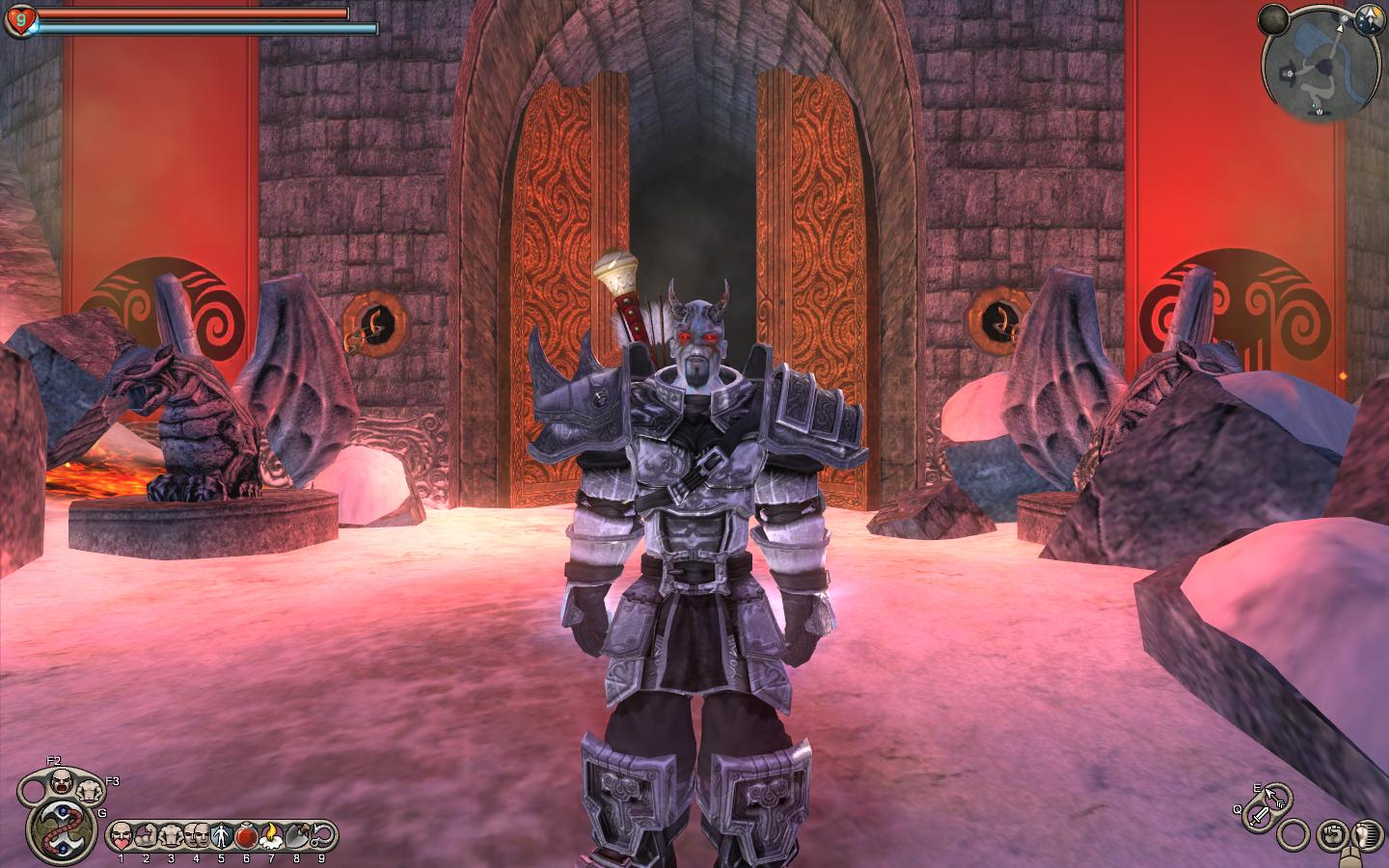
Task: Select the two faces expression in slot 4
Action: [x=197, y=833]
